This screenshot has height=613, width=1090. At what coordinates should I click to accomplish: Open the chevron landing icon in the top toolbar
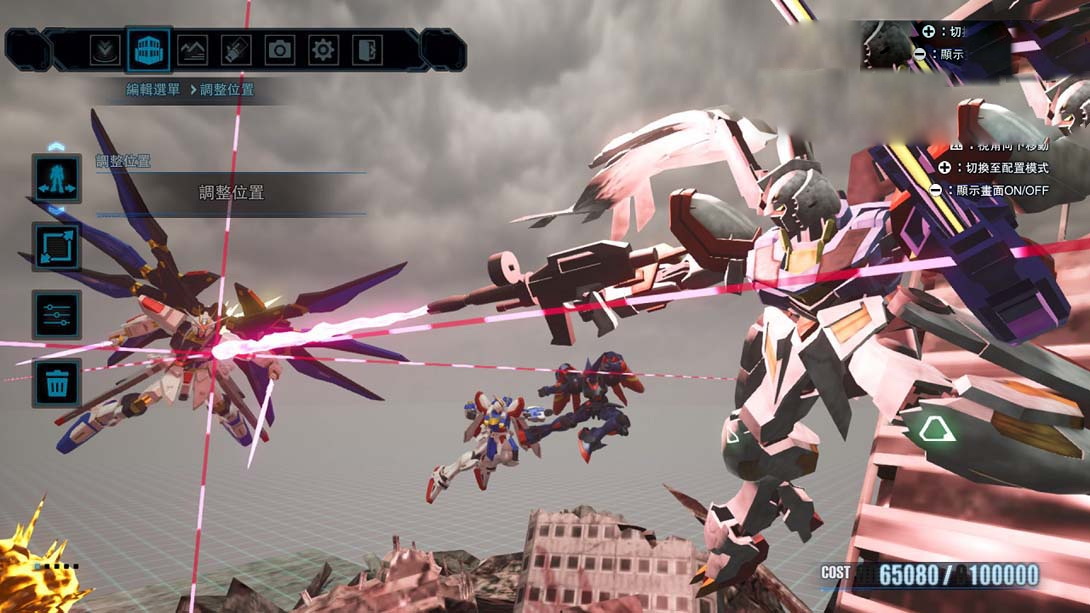(105, 49)
